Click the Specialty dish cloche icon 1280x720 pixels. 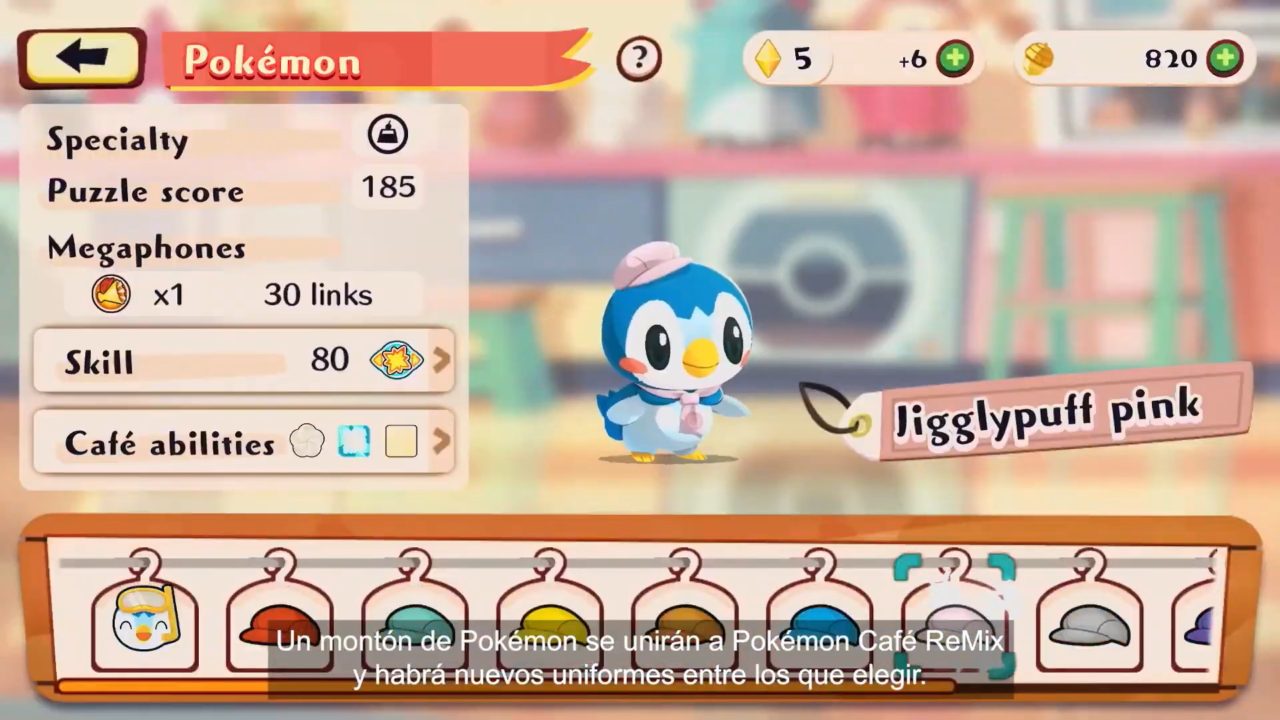pos(387,135)
